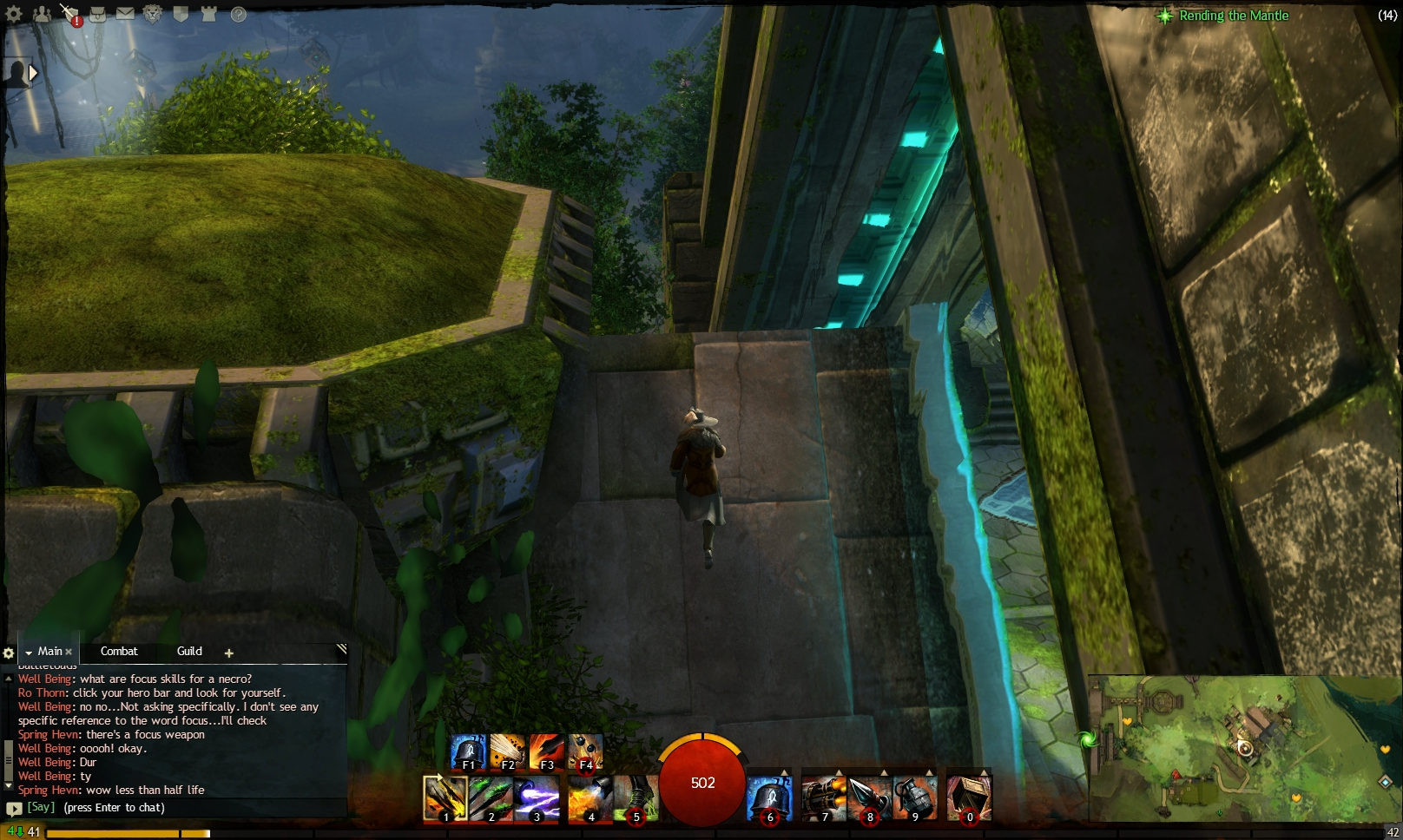Switch to the Guild chat tab
This screenshot has width=1403, height=840.
(x=188, y=651)
